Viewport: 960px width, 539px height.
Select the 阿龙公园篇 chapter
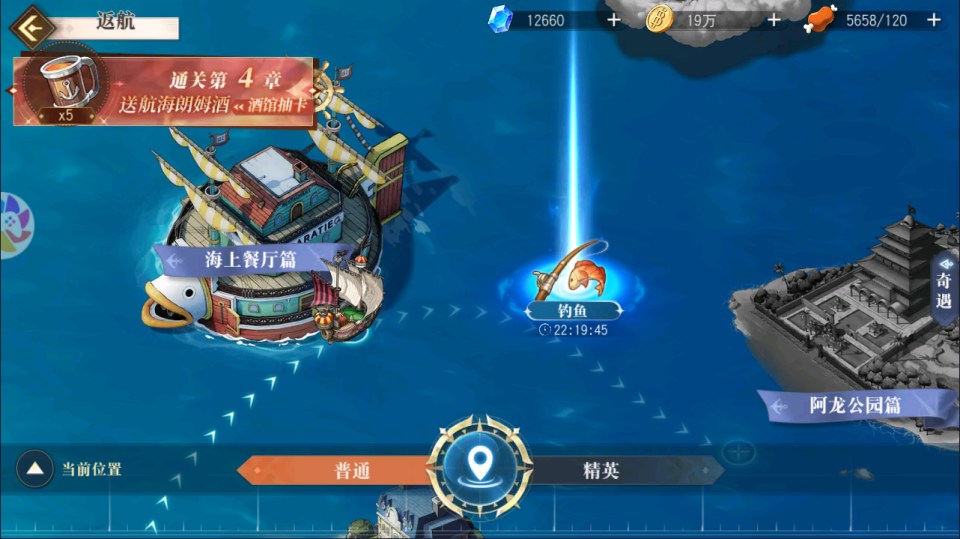pyautogui.click(x=855, y=405)
